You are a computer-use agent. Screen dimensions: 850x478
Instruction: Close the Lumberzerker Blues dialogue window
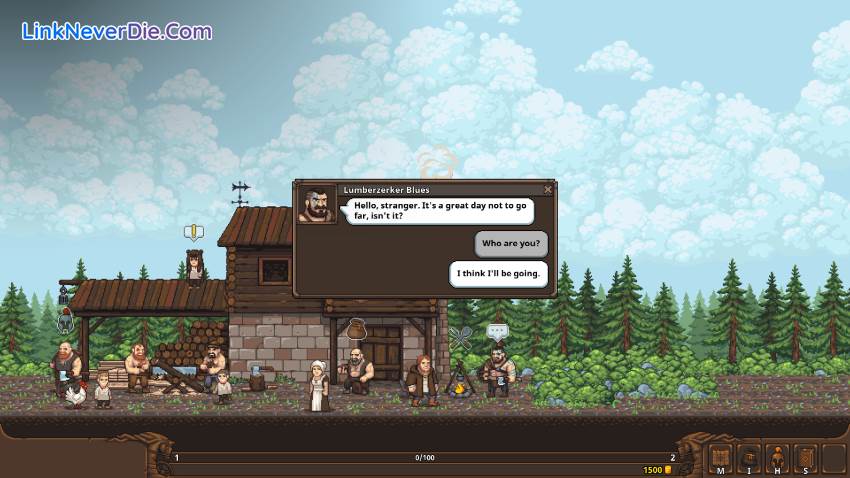[548, 189]
